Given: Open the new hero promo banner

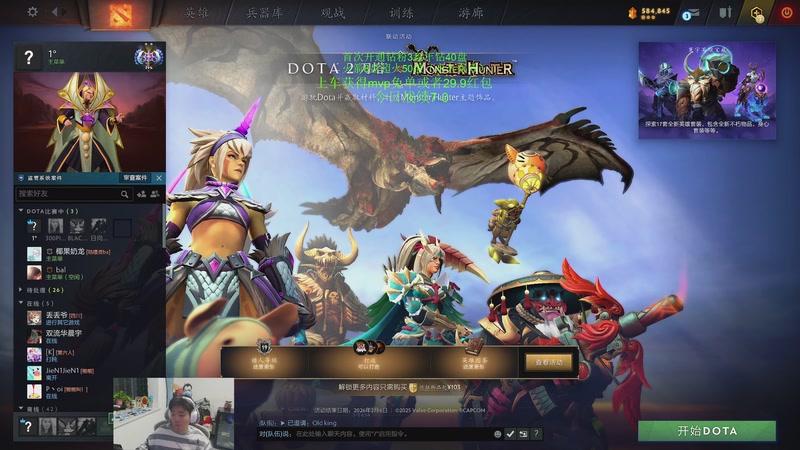Looking at the screenshot, I should coord(709,88).
